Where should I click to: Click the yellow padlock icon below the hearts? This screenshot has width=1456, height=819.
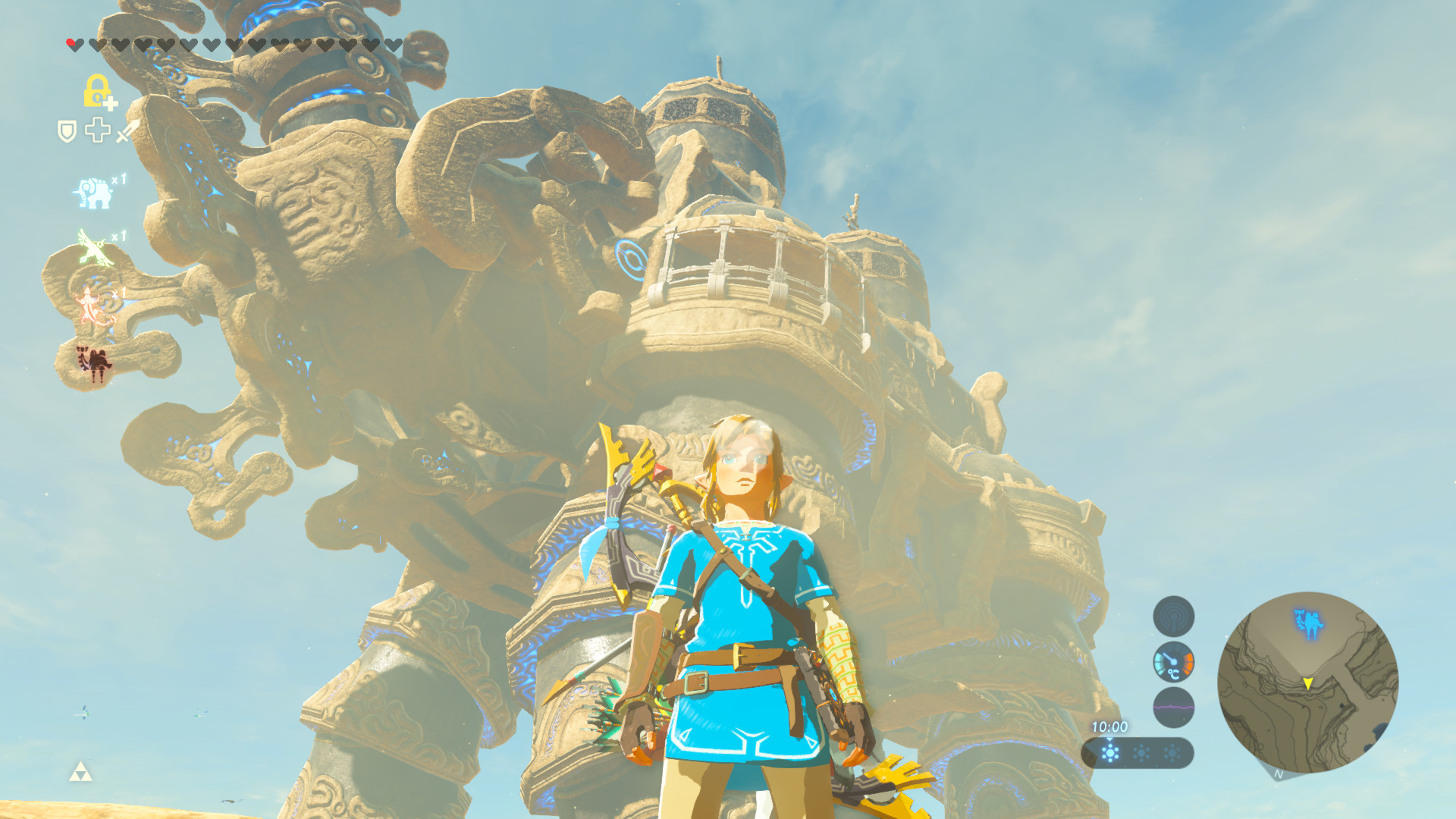tap(96, 92)
